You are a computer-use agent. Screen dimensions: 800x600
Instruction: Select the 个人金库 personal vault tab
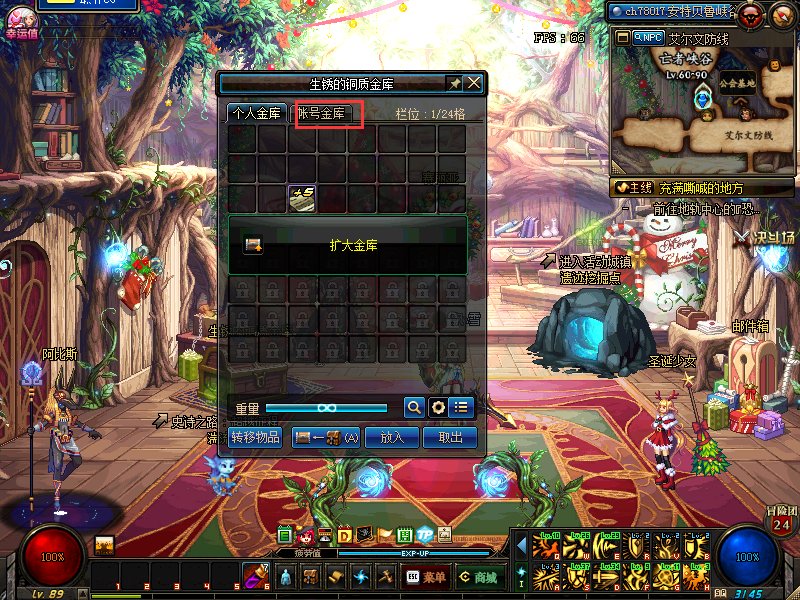(257, 114)
